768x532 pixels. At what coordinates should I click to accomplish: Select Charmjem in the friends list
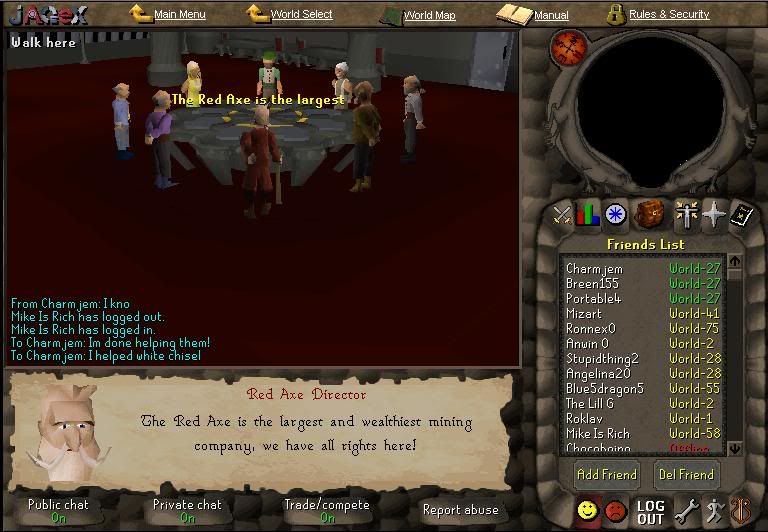[594, 268]
